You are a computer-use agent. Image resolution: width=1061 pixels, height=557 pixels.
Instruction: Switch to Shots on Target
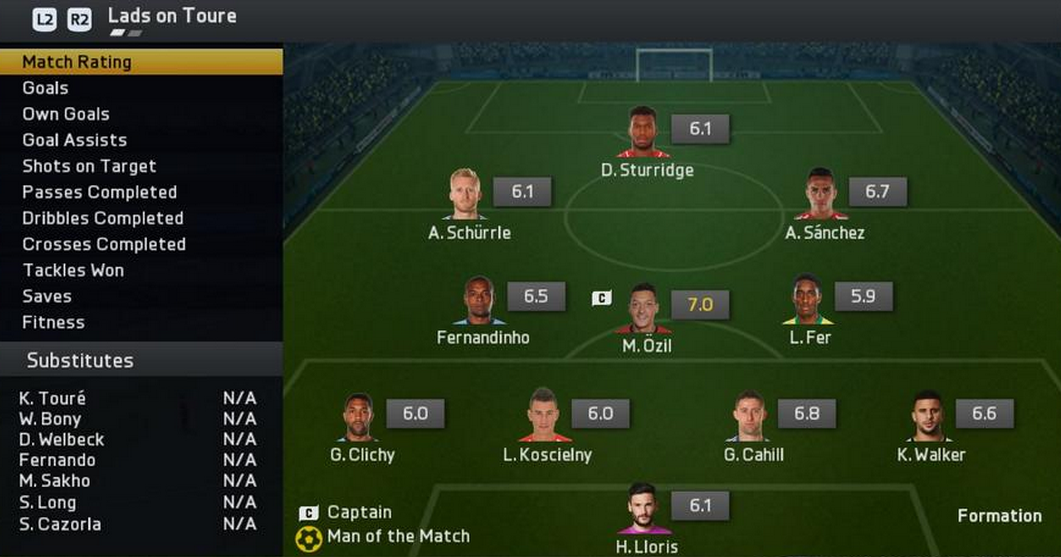point(89,166)
